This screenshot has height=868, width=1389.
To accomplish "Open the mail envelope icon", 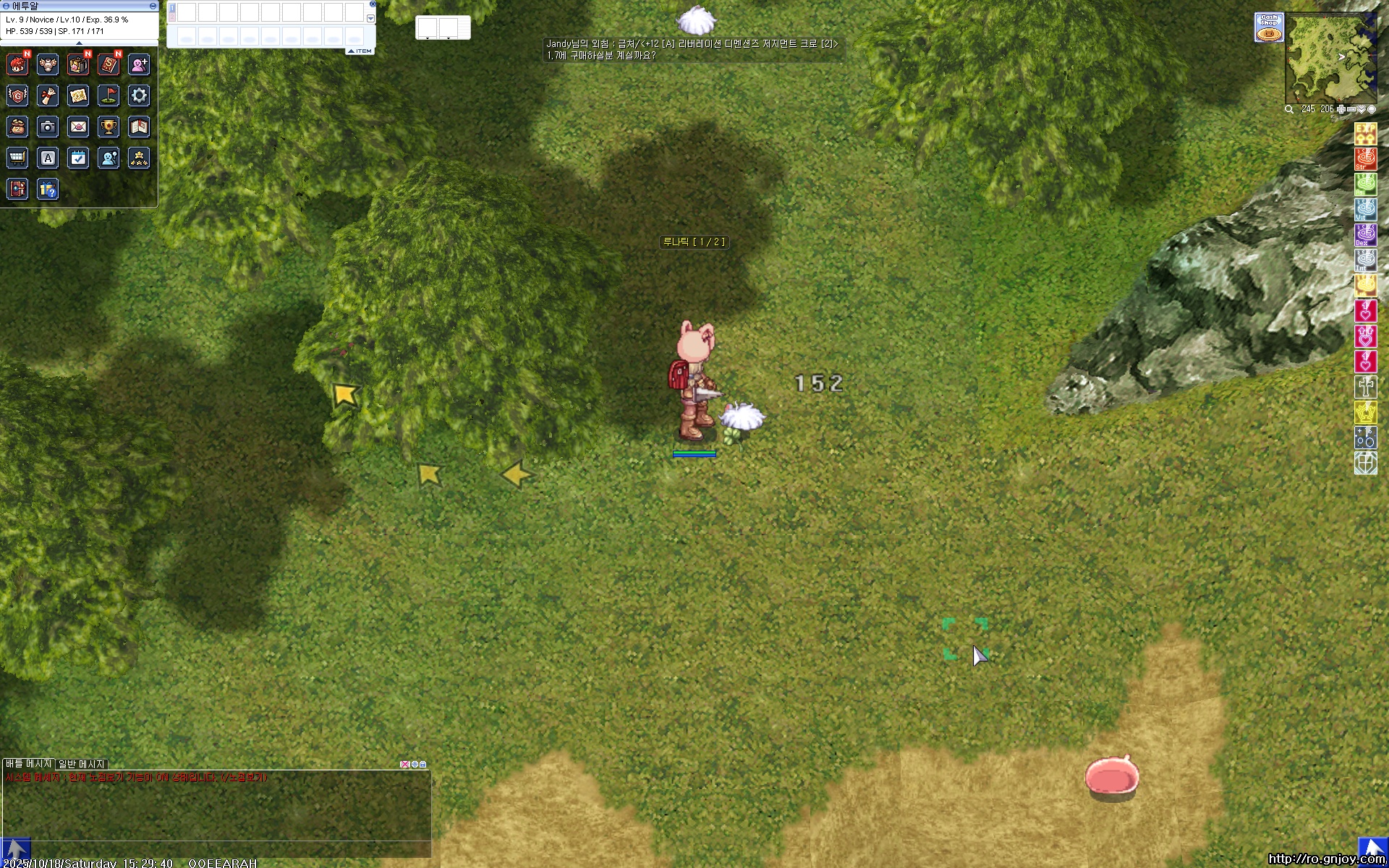I will (78, 127).
